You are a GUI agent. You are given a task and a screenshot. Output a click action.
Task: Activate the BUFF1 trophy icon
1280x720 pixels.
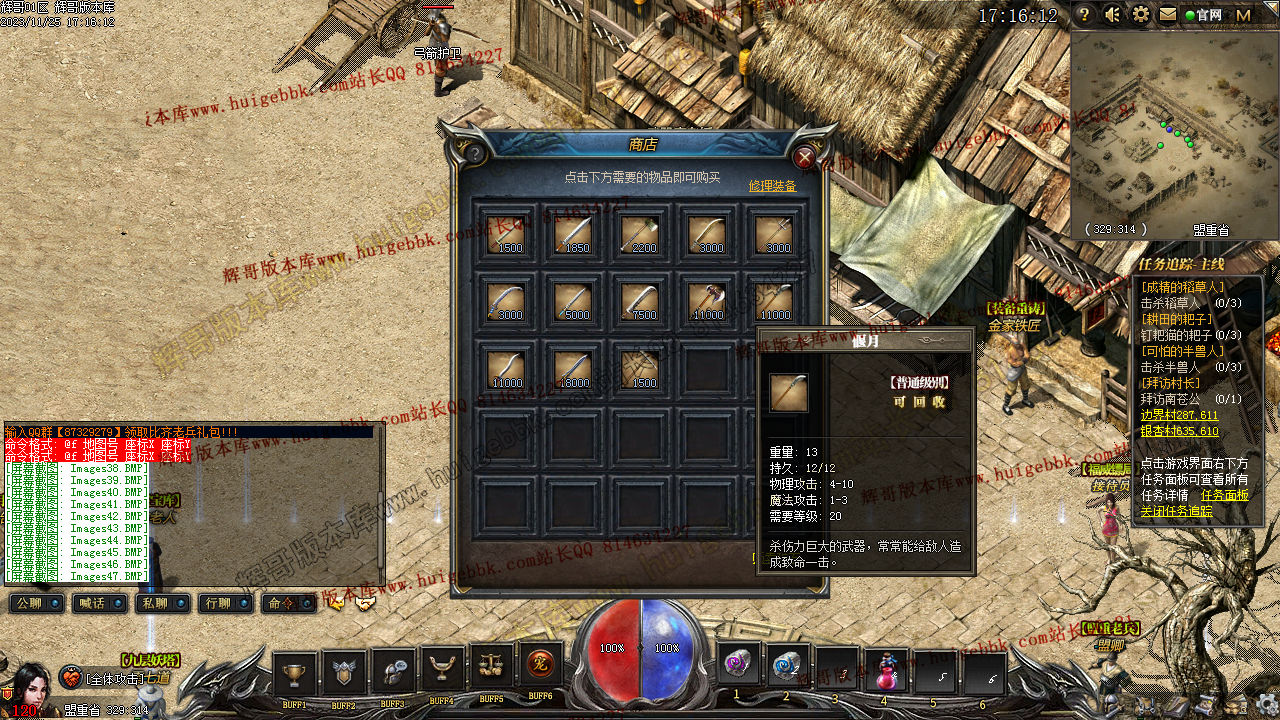[295, 673]
